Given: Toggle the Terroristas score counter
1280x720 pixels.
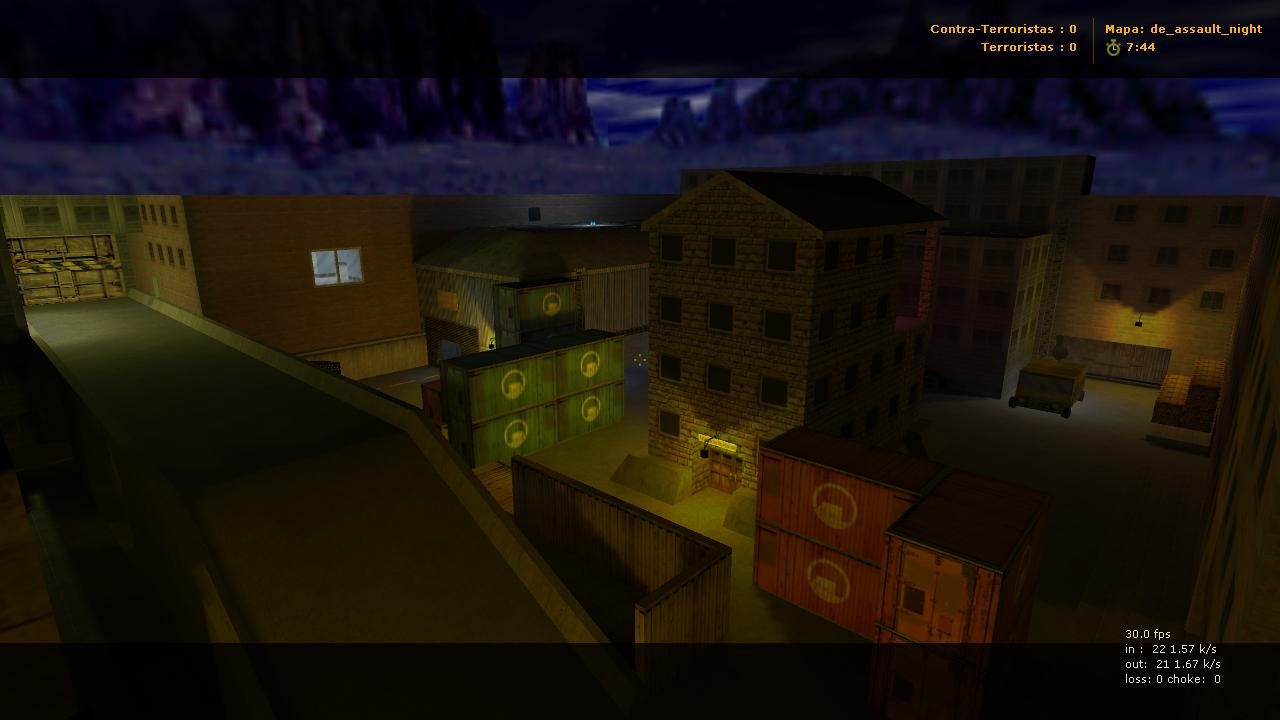Looking at the screenshot, I should point(1027,47).
